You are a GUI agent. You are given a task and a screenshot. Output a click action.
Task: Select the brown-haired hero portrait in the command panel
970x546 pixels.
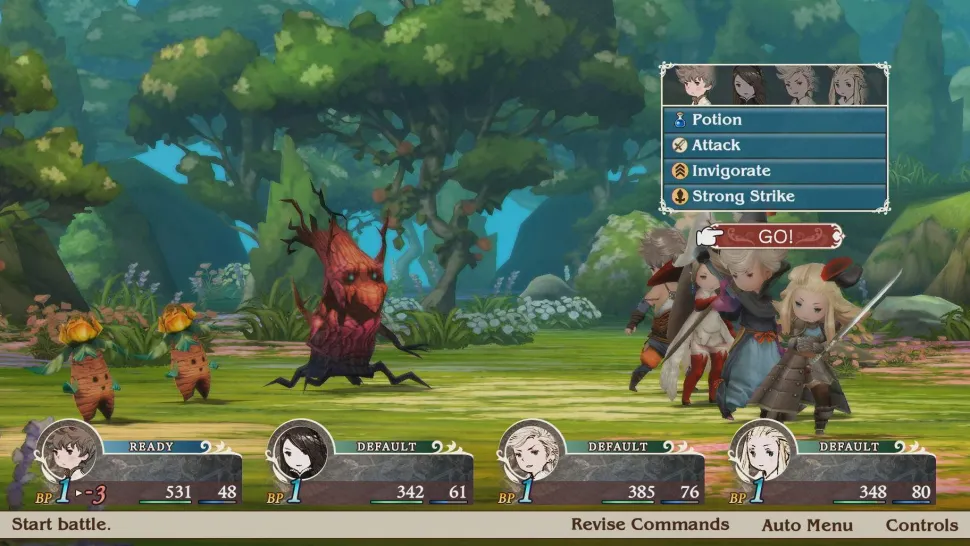691,85
